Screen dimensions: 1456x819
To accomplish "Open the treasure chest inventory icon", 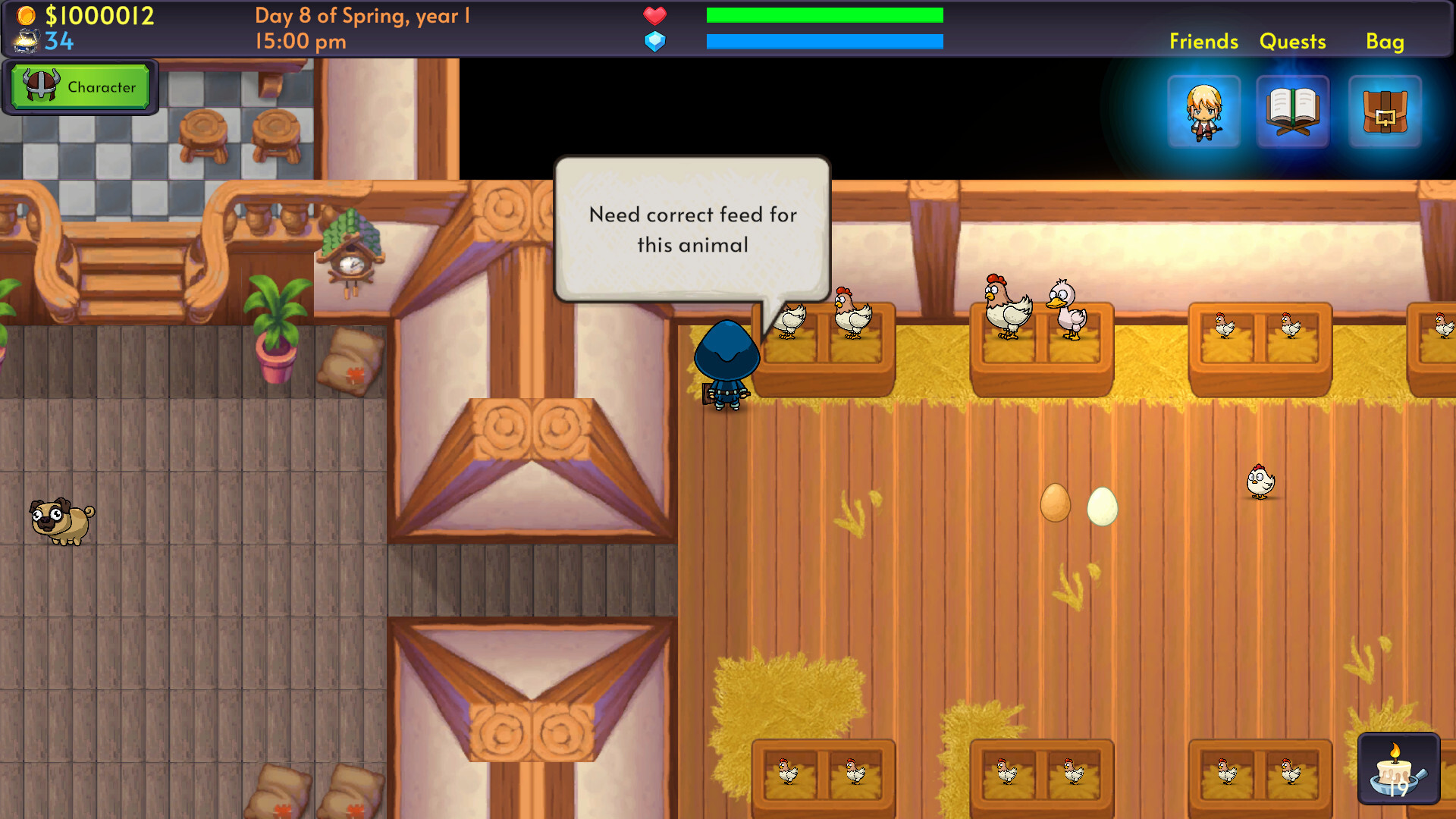I will (1385, 112).
